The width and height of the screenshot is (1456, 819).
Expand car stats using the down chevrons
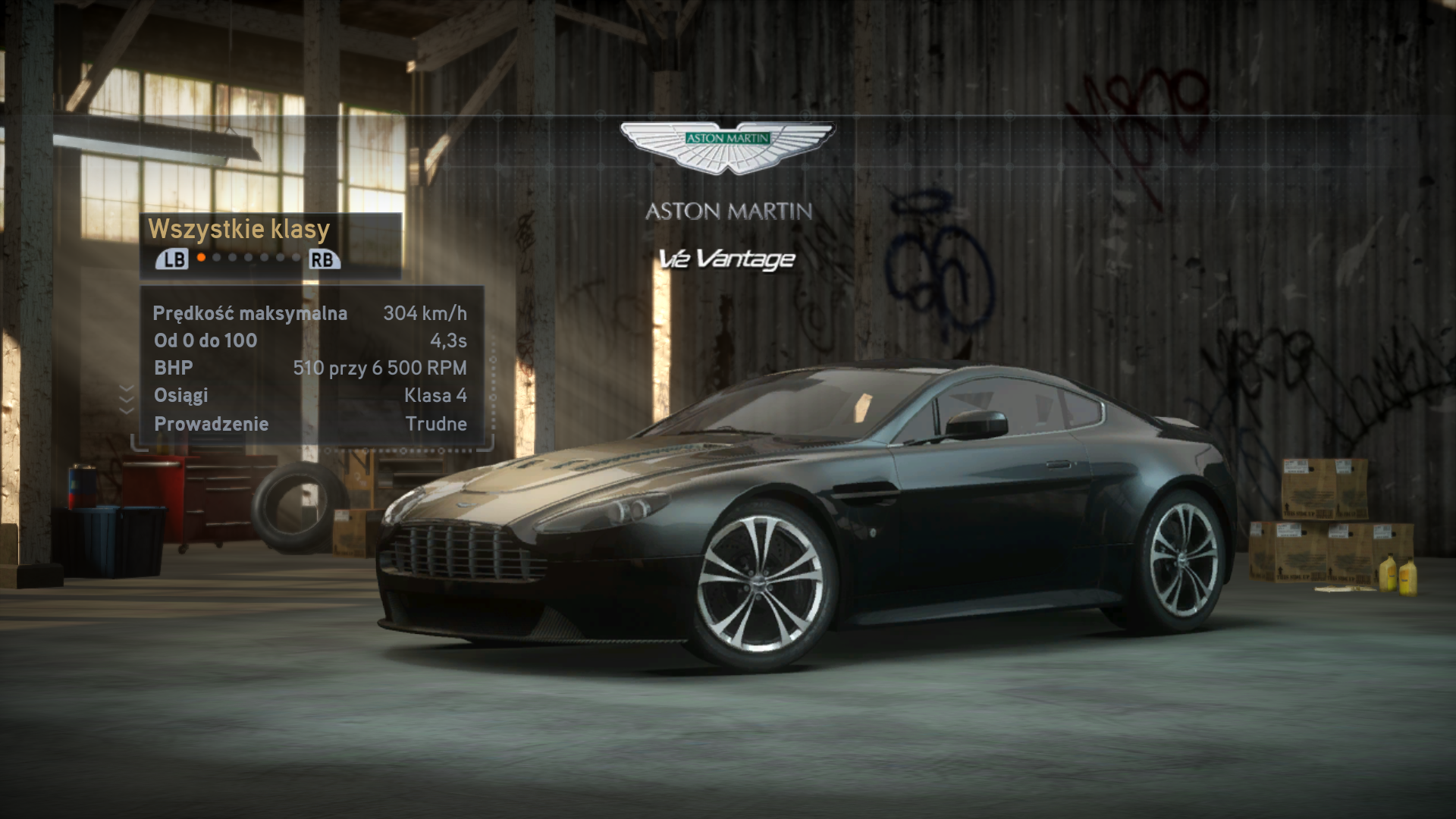(127, 399)
